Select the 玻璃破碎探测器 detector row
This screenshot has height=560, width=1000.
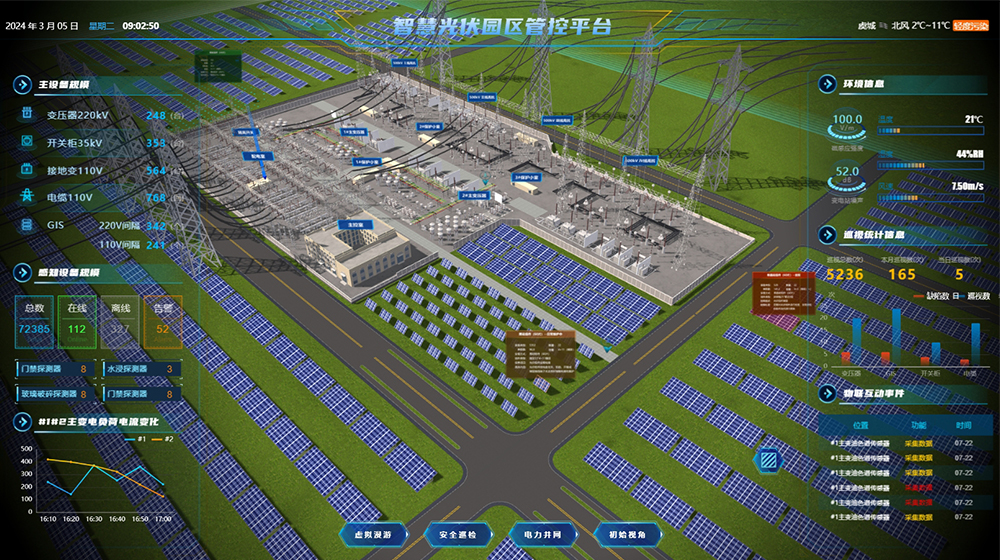(57, 394)
